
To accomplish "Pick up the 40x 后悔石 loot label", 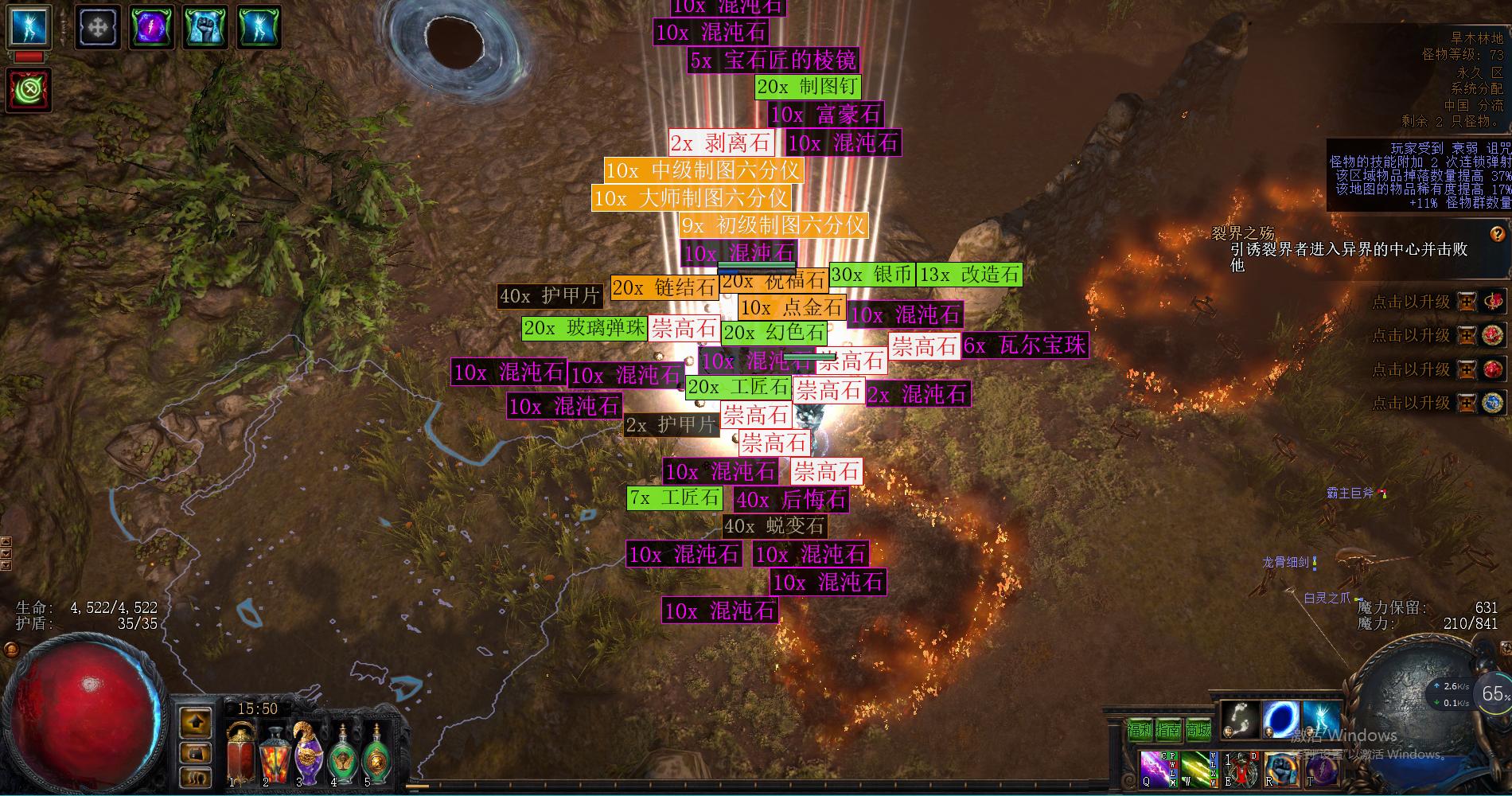I will (x=791, y=500).
